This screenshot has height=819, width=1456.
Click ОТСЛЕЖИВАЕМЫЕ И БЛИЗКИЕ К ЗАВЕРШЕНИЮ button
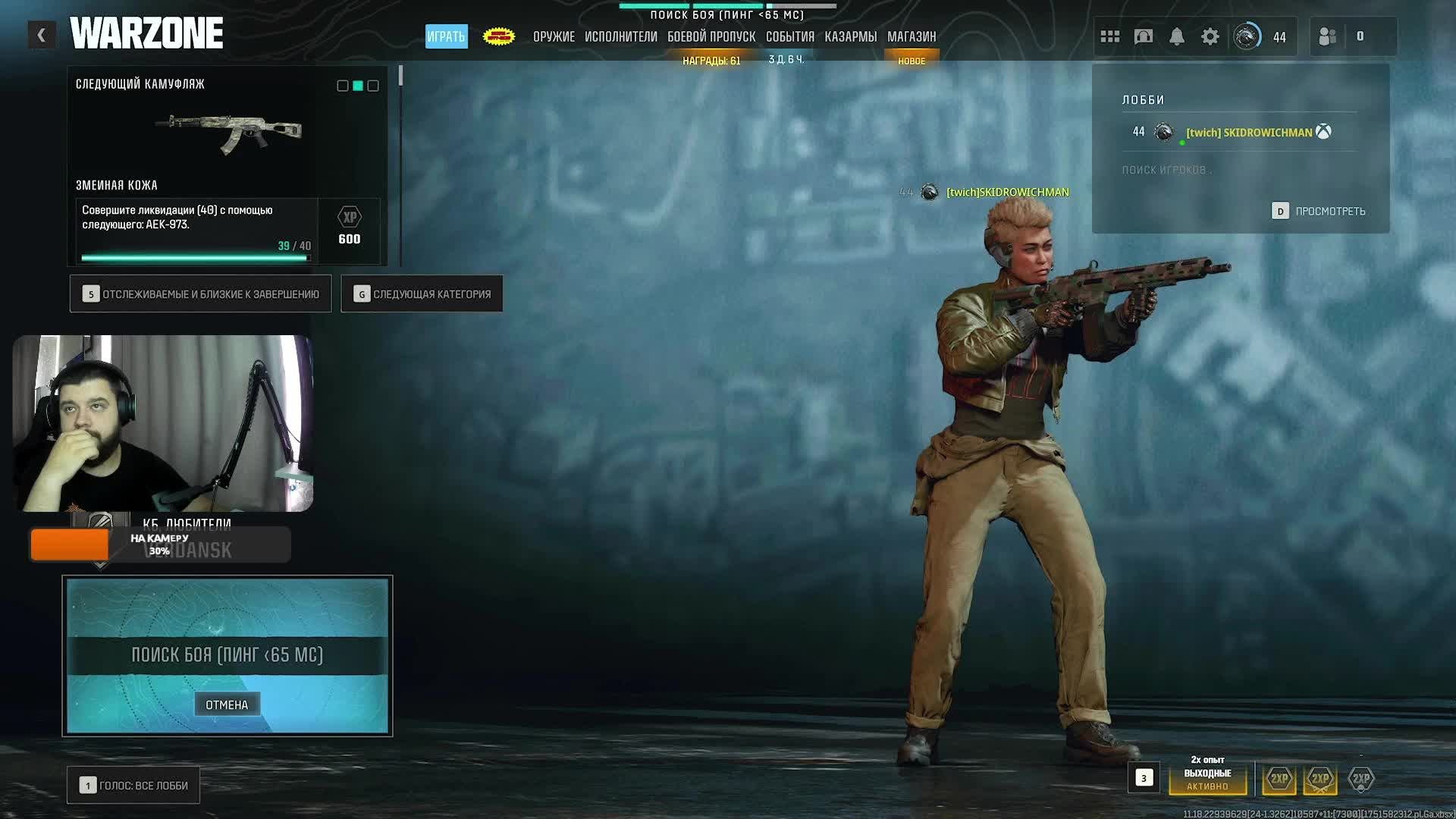(x=201, y=294)
